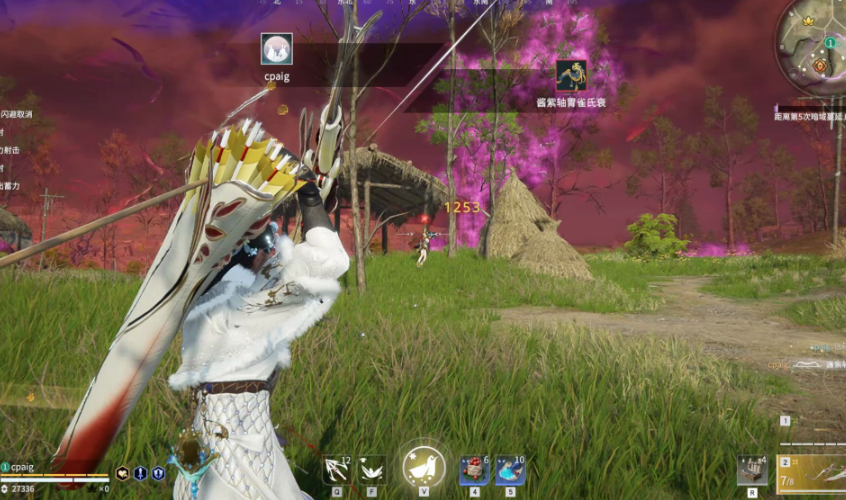Screen dimensions: 846x500
Task: Select the repair kit item slot
Action: [752, 468]
